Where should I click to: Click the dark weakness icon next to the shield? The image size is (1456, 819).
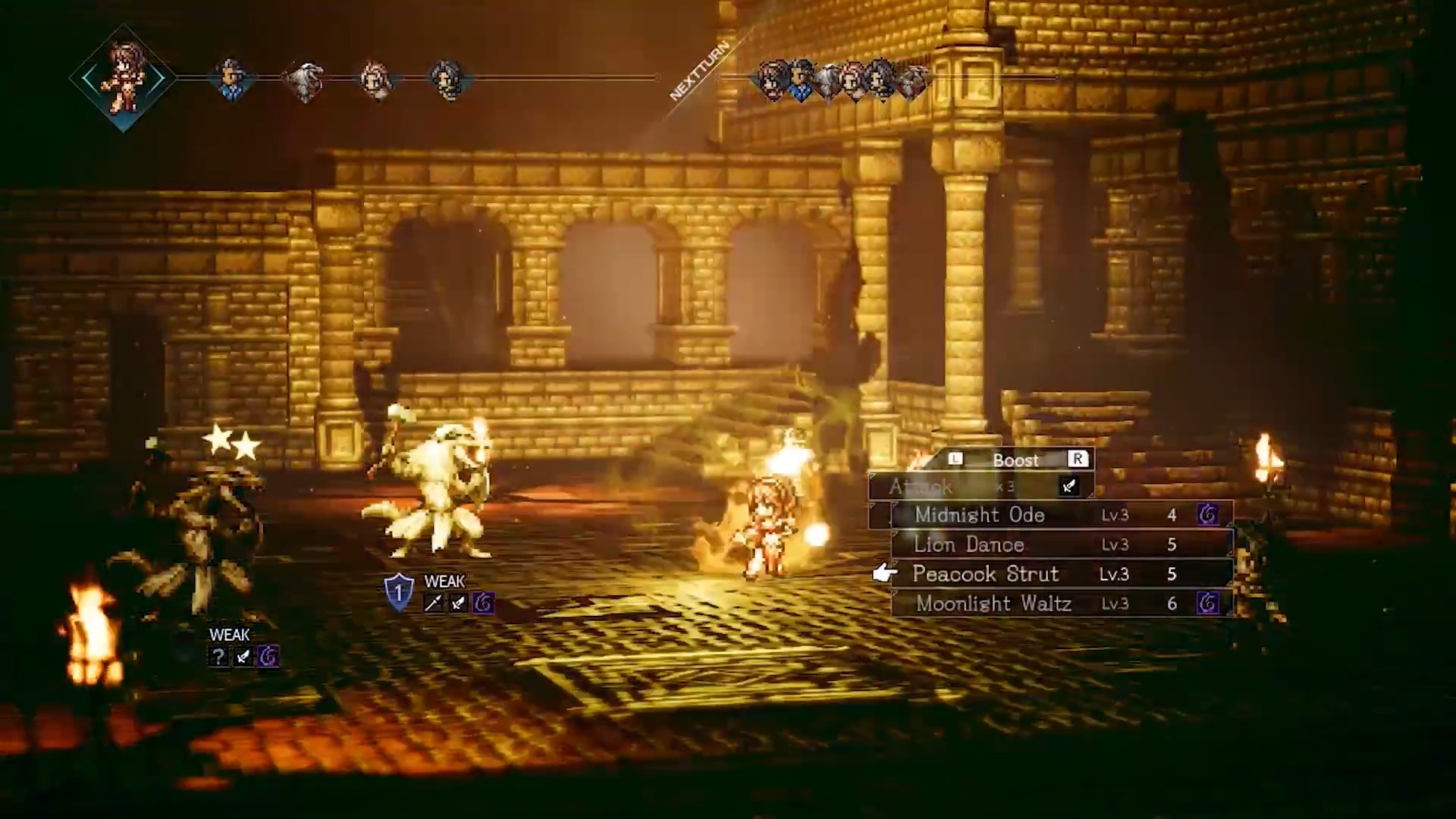coord(483,604)
